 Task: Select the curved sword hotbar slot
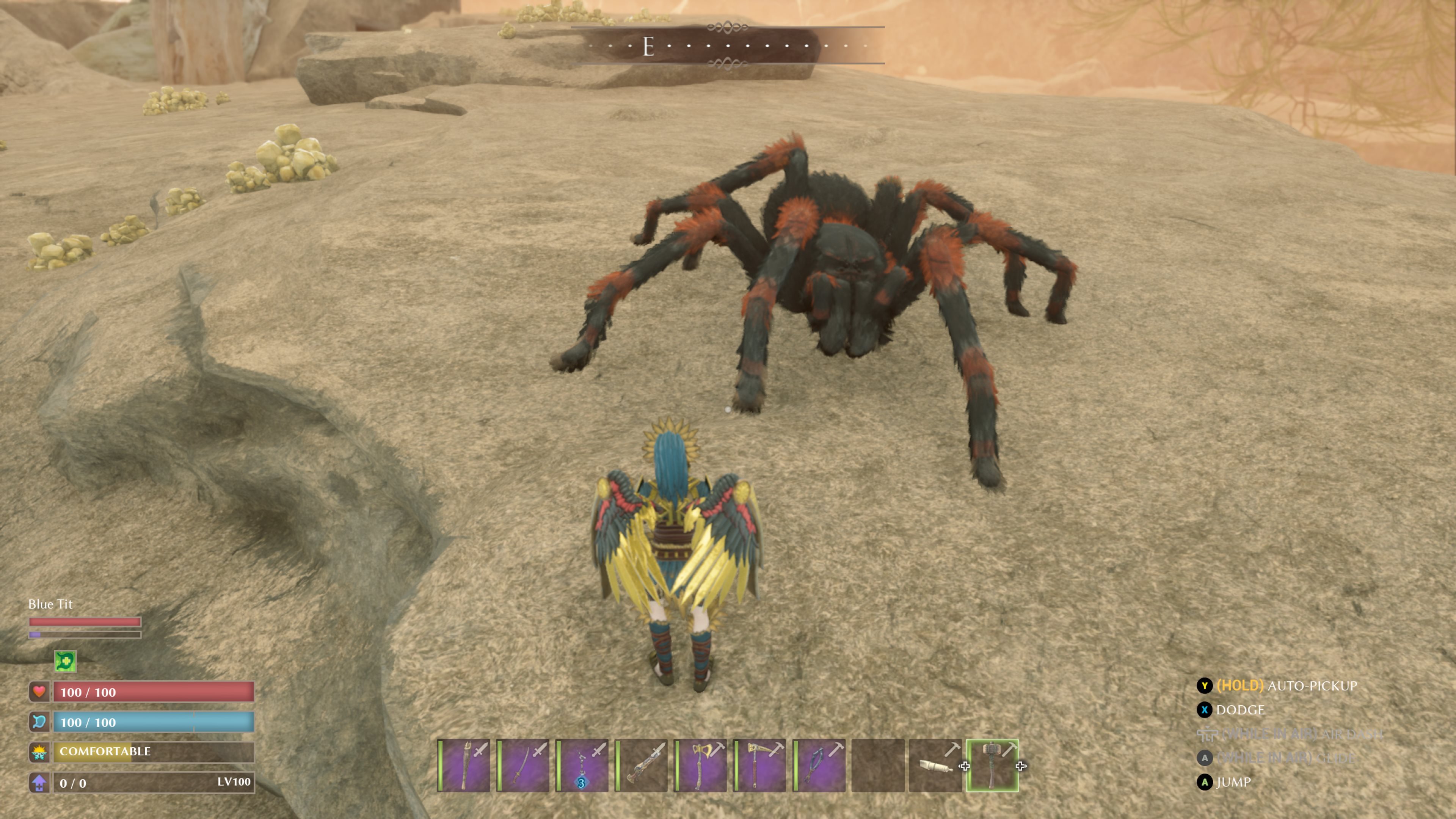[x=523, y=765]
